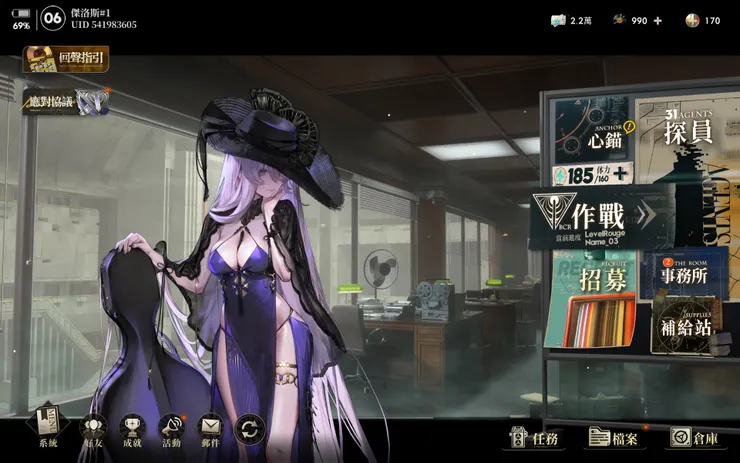Open the 系統 system menu
740x463 pixels.
[48, 431]
